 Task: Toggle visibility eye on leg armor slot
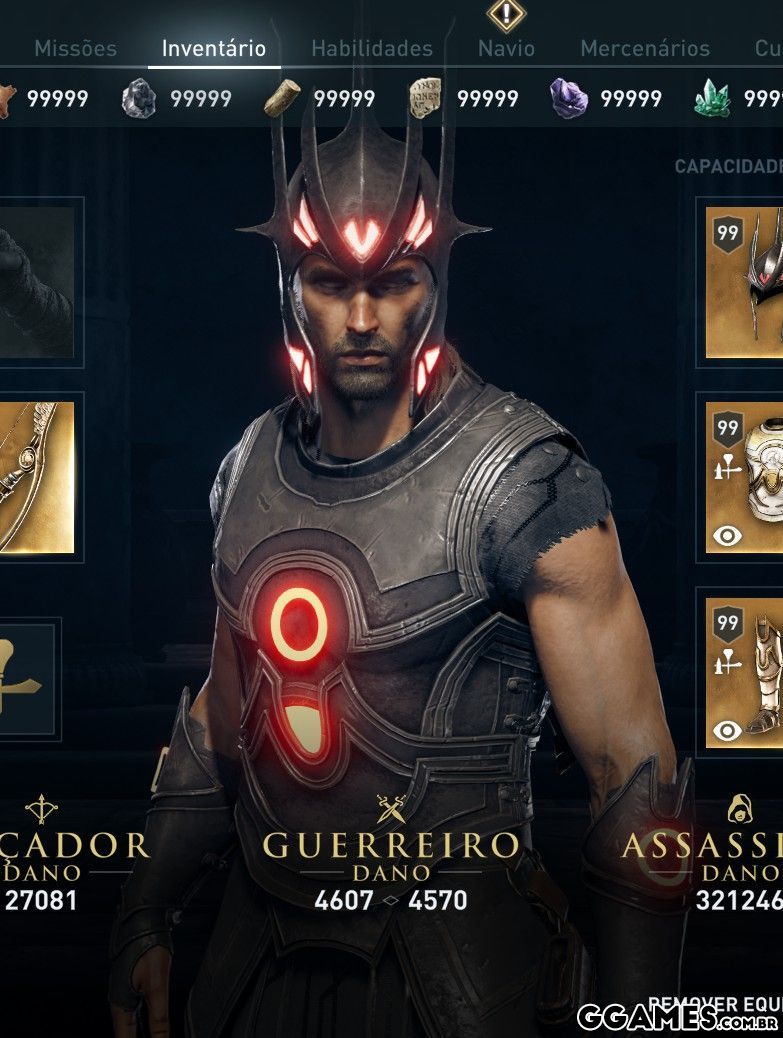click(x=727, y=731)
